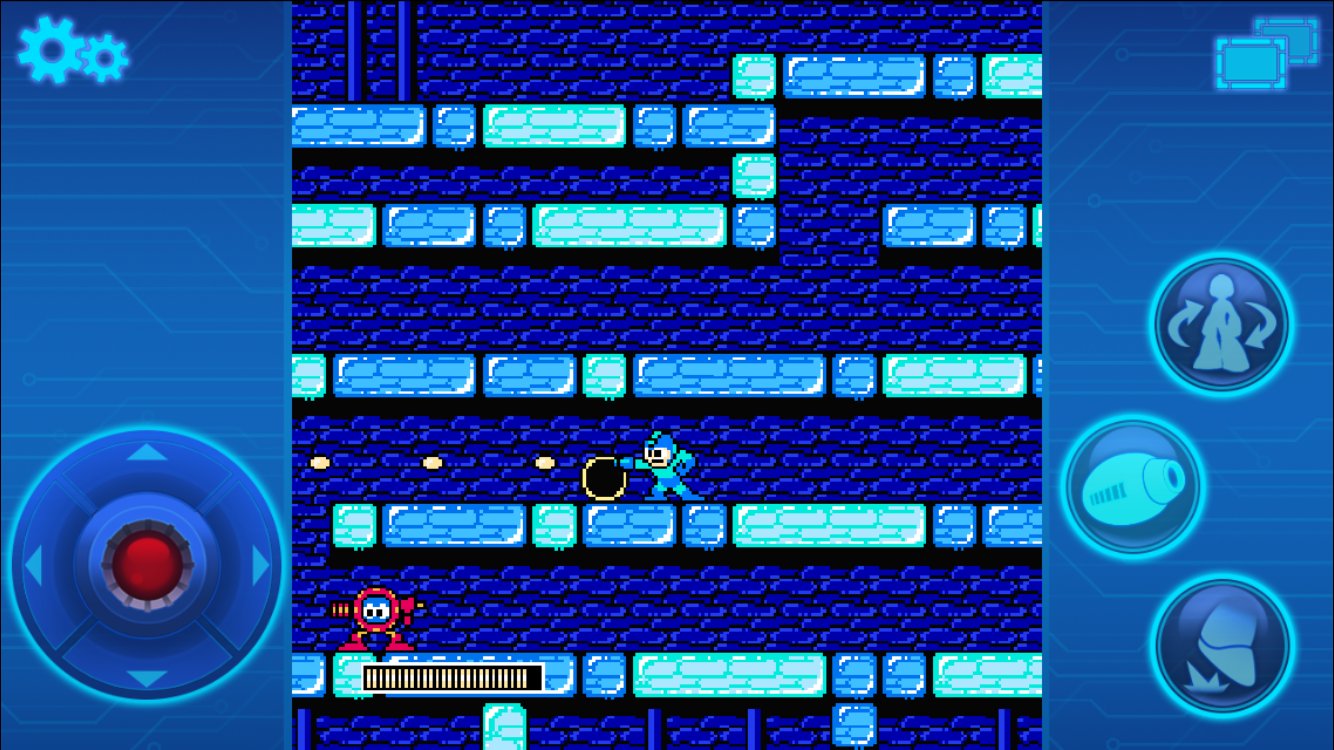Viewport: 1334px width, 750px height.
Task: Activate the slide move button
Action: (1220, 643)
